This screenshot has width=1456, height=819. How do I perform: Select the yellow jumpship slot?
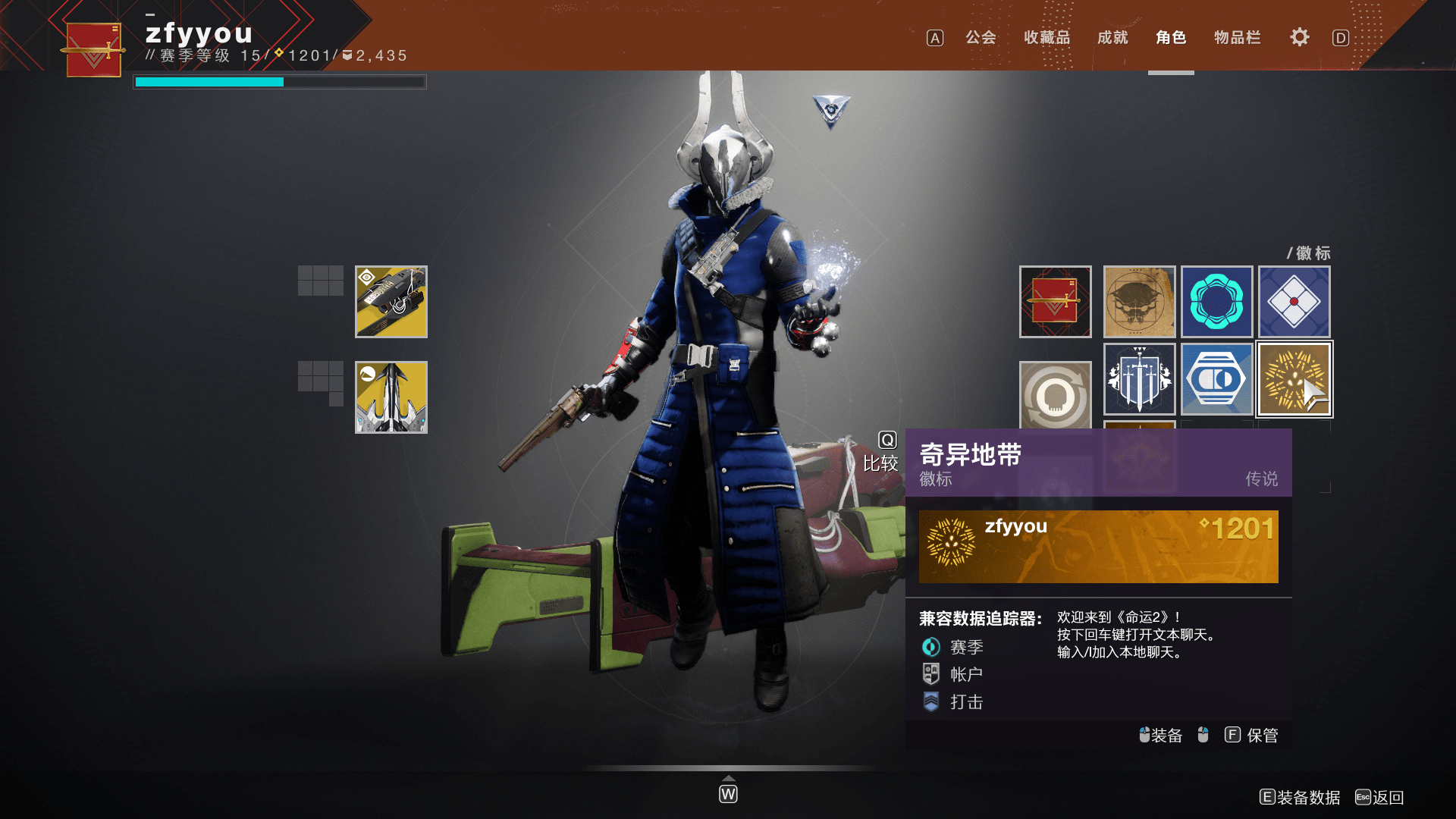click(391, 397)
